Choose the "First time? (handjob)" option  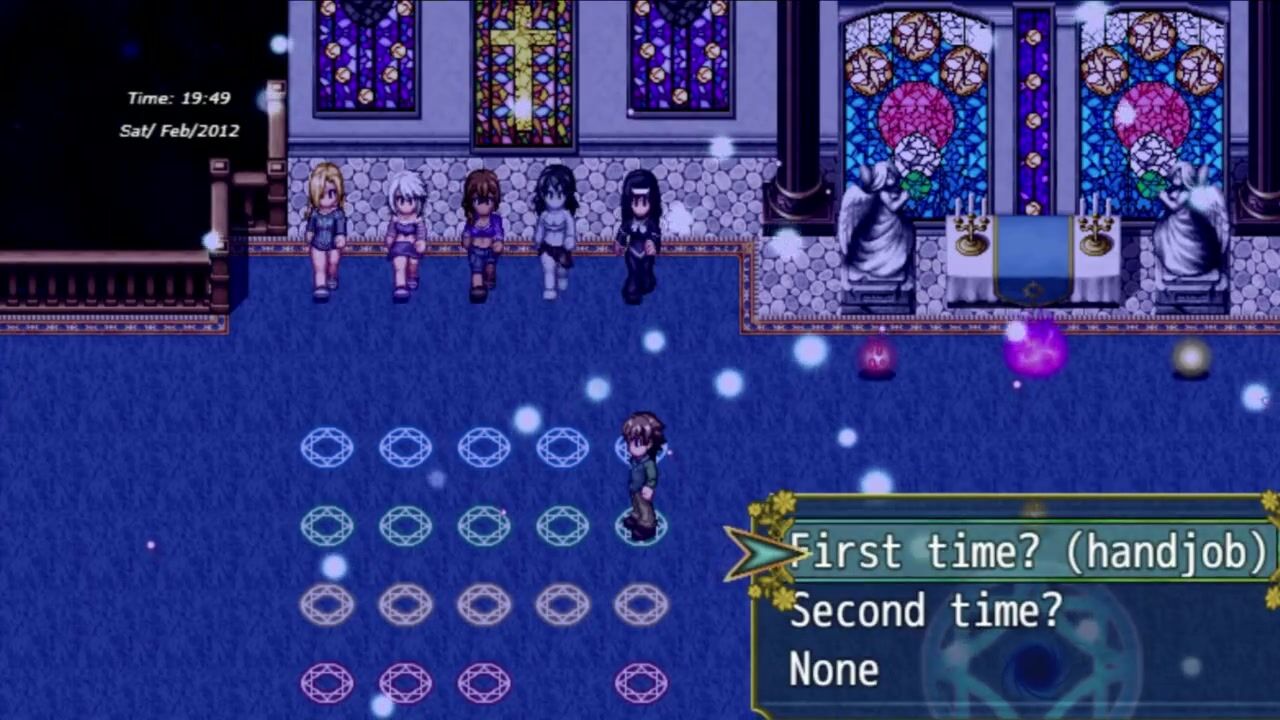[x=1028, y=552]
